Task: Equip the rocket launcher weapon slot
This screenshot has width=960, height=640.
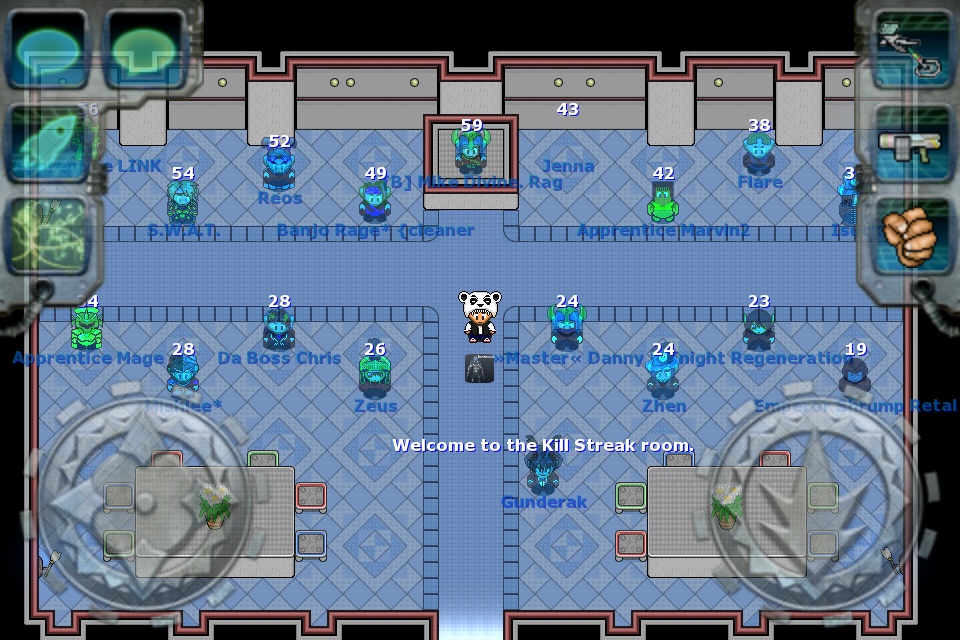Action: point(912,144)
